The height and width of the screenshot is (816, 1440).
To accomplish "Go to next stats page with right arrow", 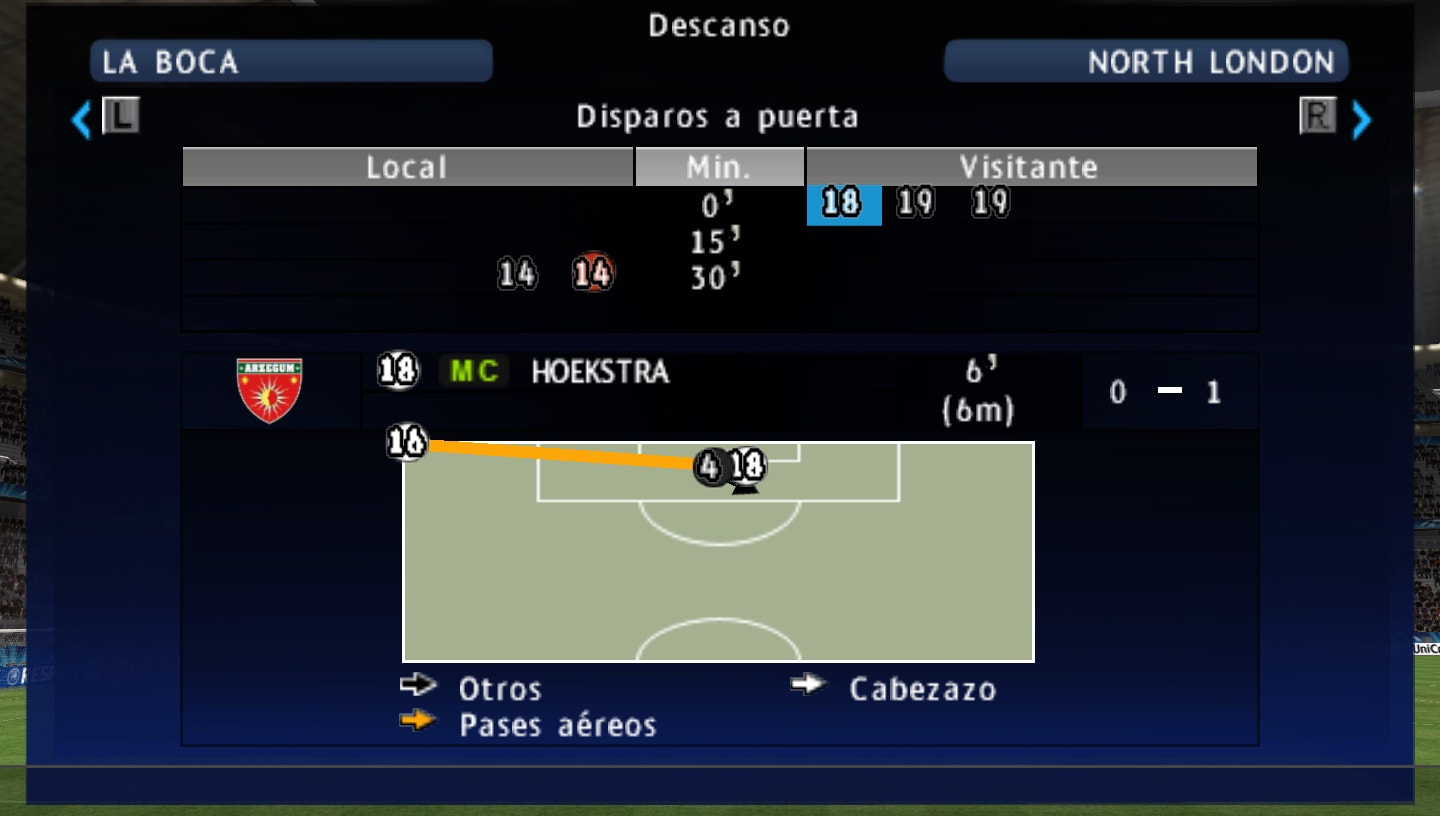I will (1361, 120).
